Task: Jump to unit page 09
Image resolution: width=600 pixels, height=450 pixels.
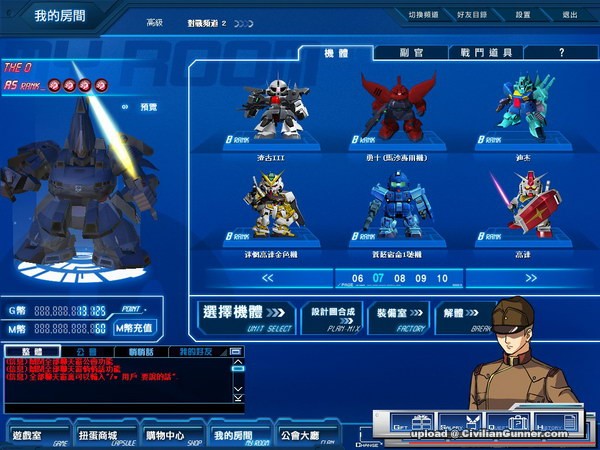Action: click(421, 278)
